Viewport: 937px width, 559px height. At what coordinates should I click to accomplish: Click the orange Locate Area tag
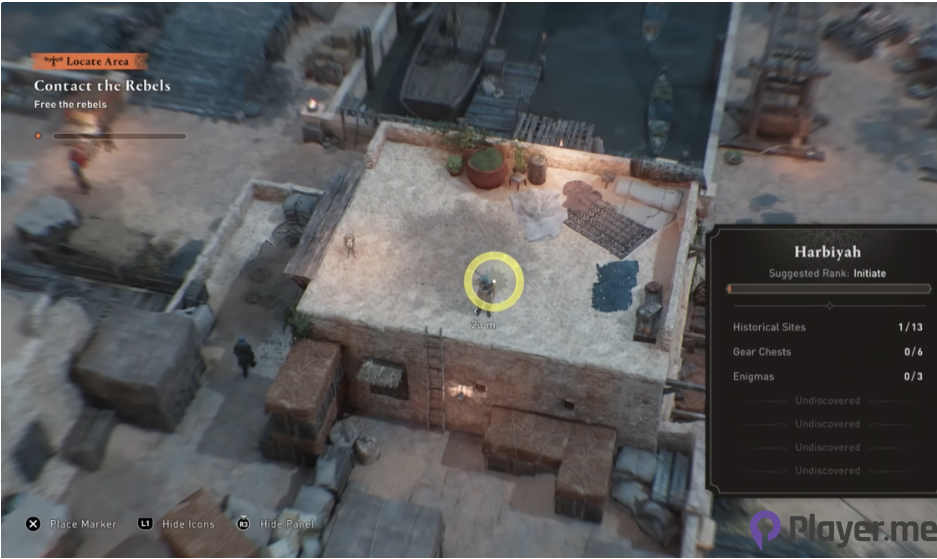click(x=89, y=61)
